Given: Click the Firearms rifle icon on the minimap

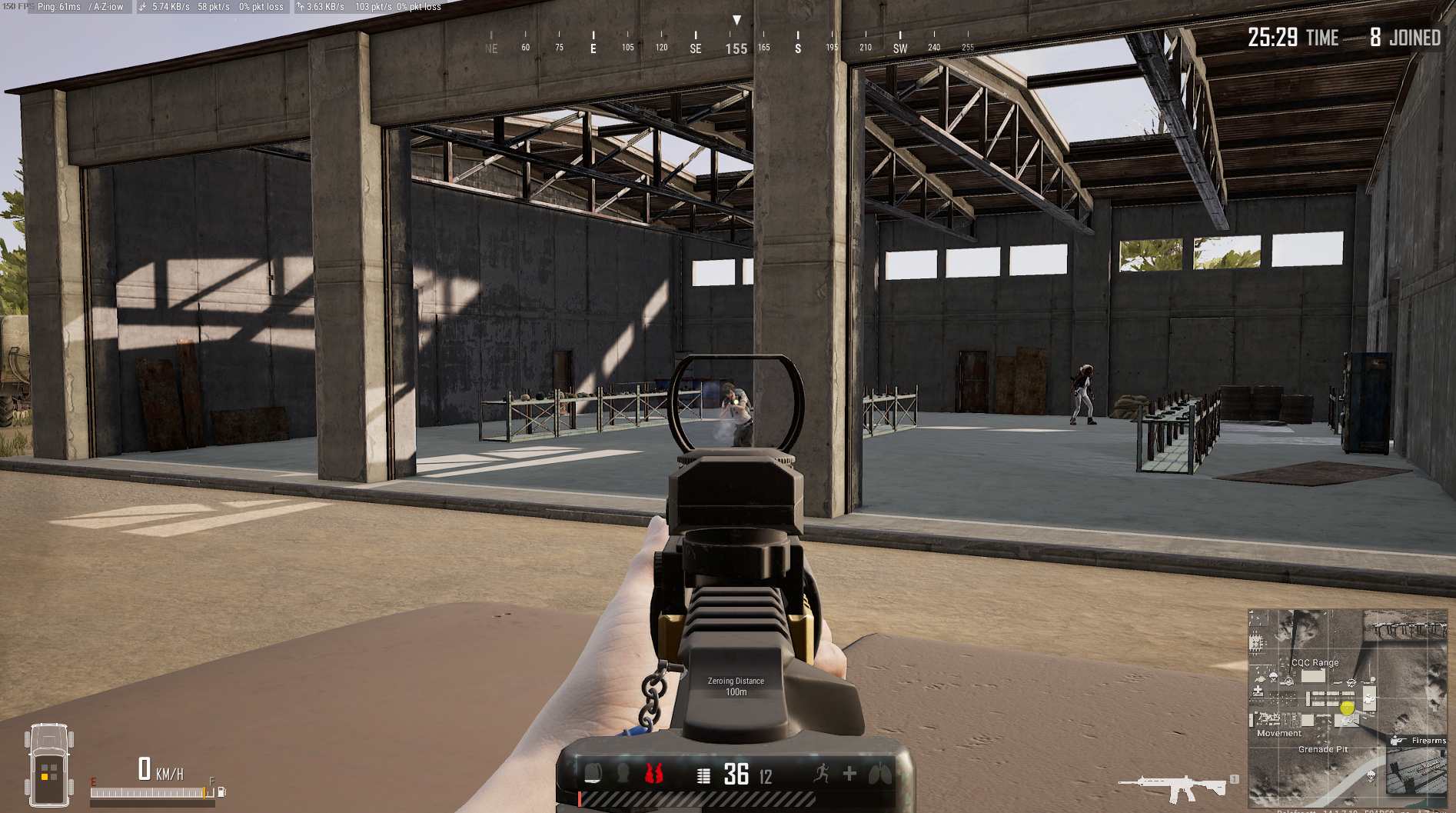Looking at the screenshot, I should [1398, 741].
